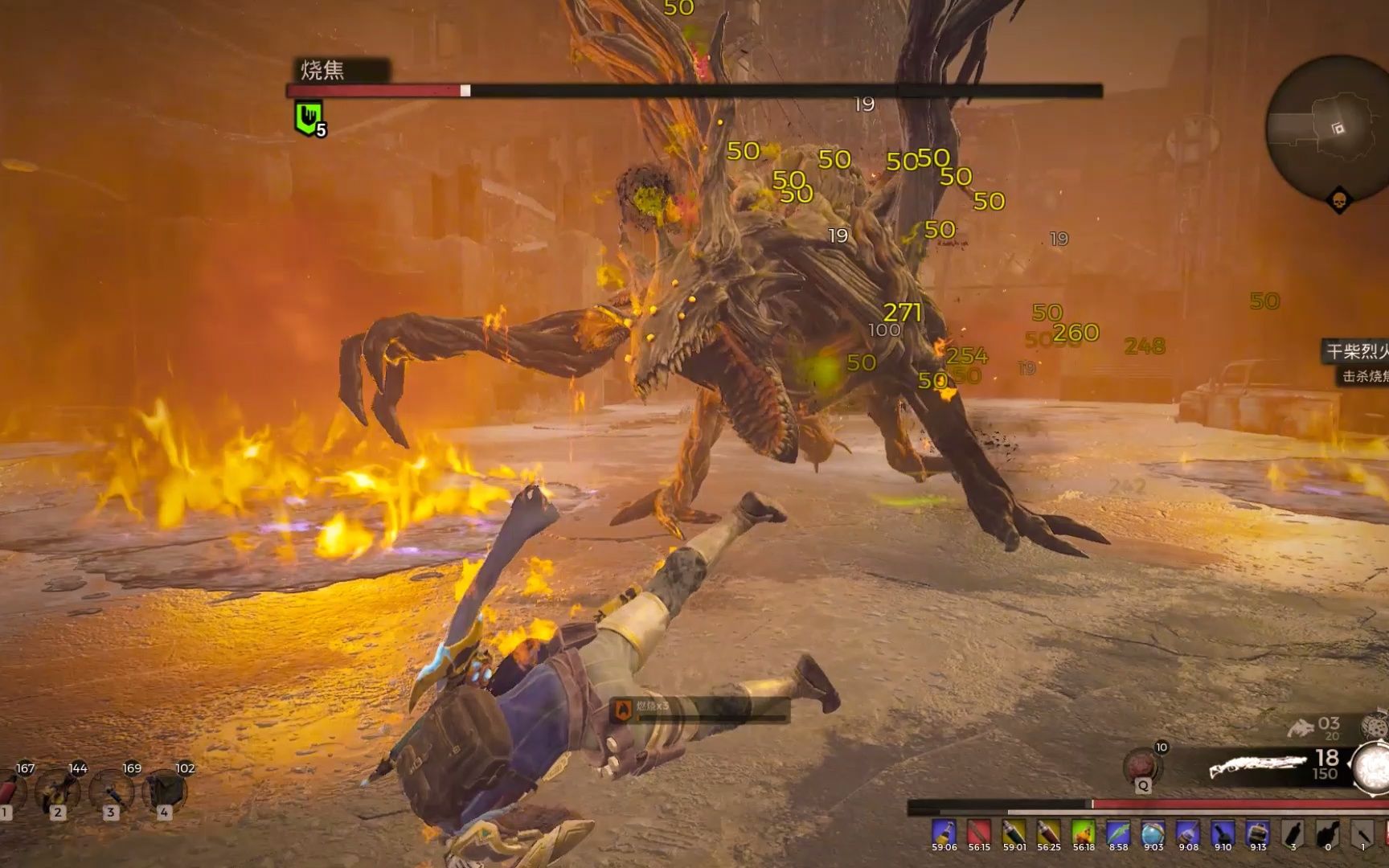1389x868 pixels.
Task: Click the yellow vial buff timed 59:01
Action: point(1014,833)
